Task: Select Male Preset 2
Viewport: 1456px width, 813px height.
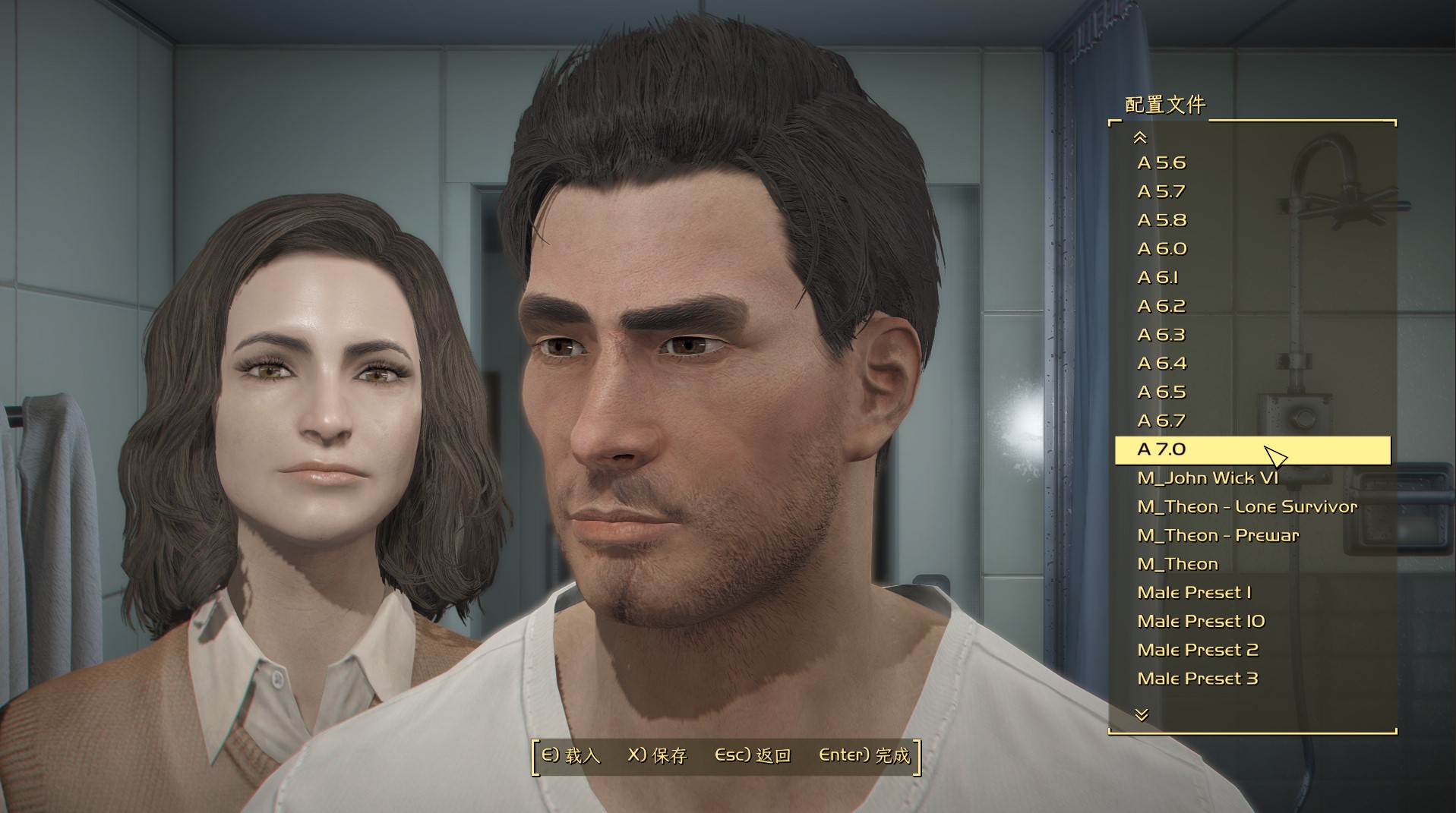Action: coord(1198,650)
